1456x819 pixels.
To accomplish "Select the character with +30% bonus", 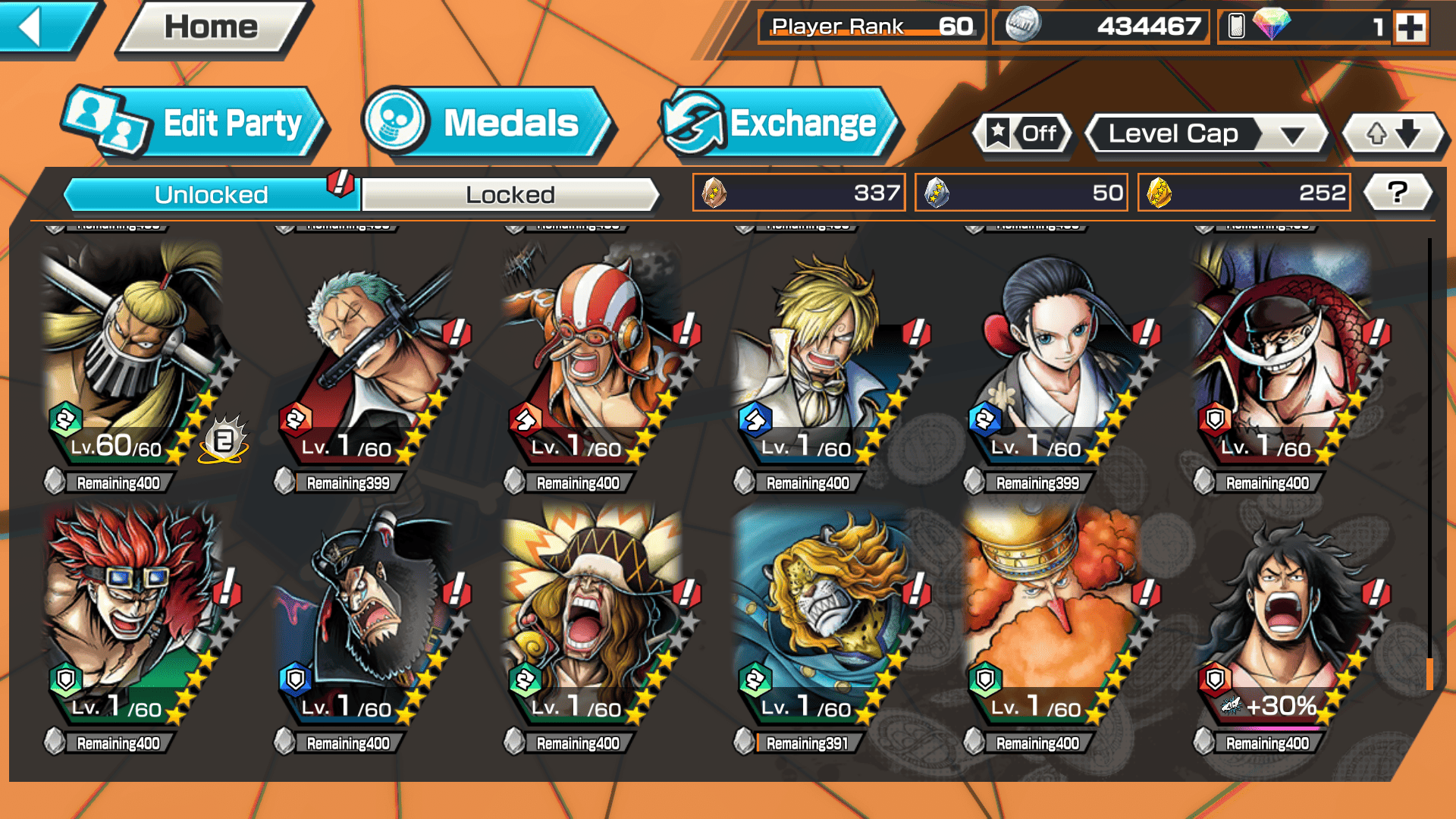I will pos(1282,614).
